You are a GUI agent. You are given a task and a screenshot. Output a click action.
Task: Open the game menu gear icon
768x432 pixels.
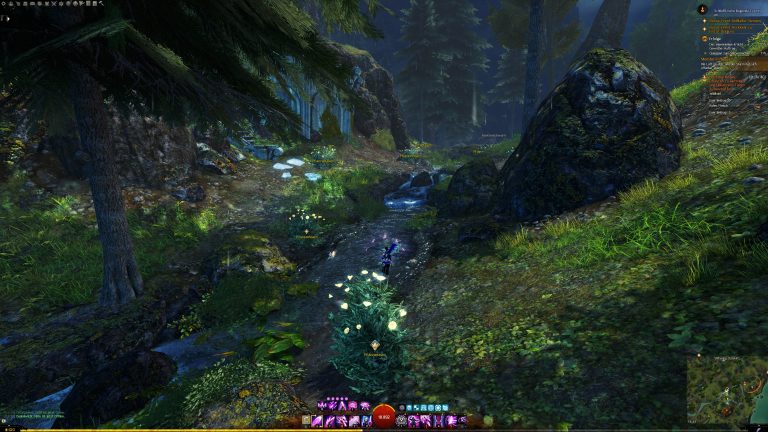(x=5, y=4)
